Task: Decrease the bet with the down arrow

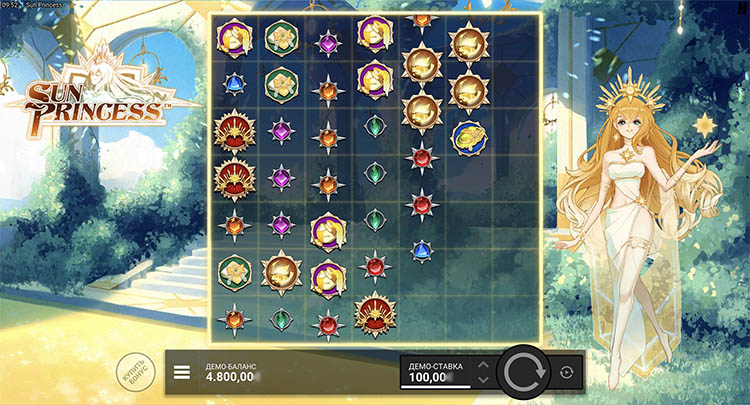Action: pos(484,380)
